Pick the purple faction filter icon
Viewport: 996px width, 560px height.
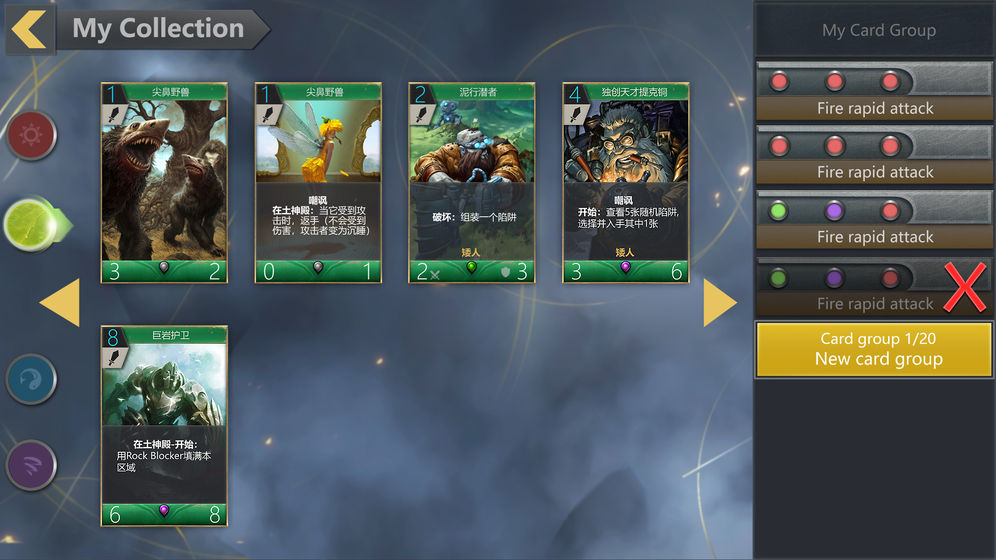point(32,465)
